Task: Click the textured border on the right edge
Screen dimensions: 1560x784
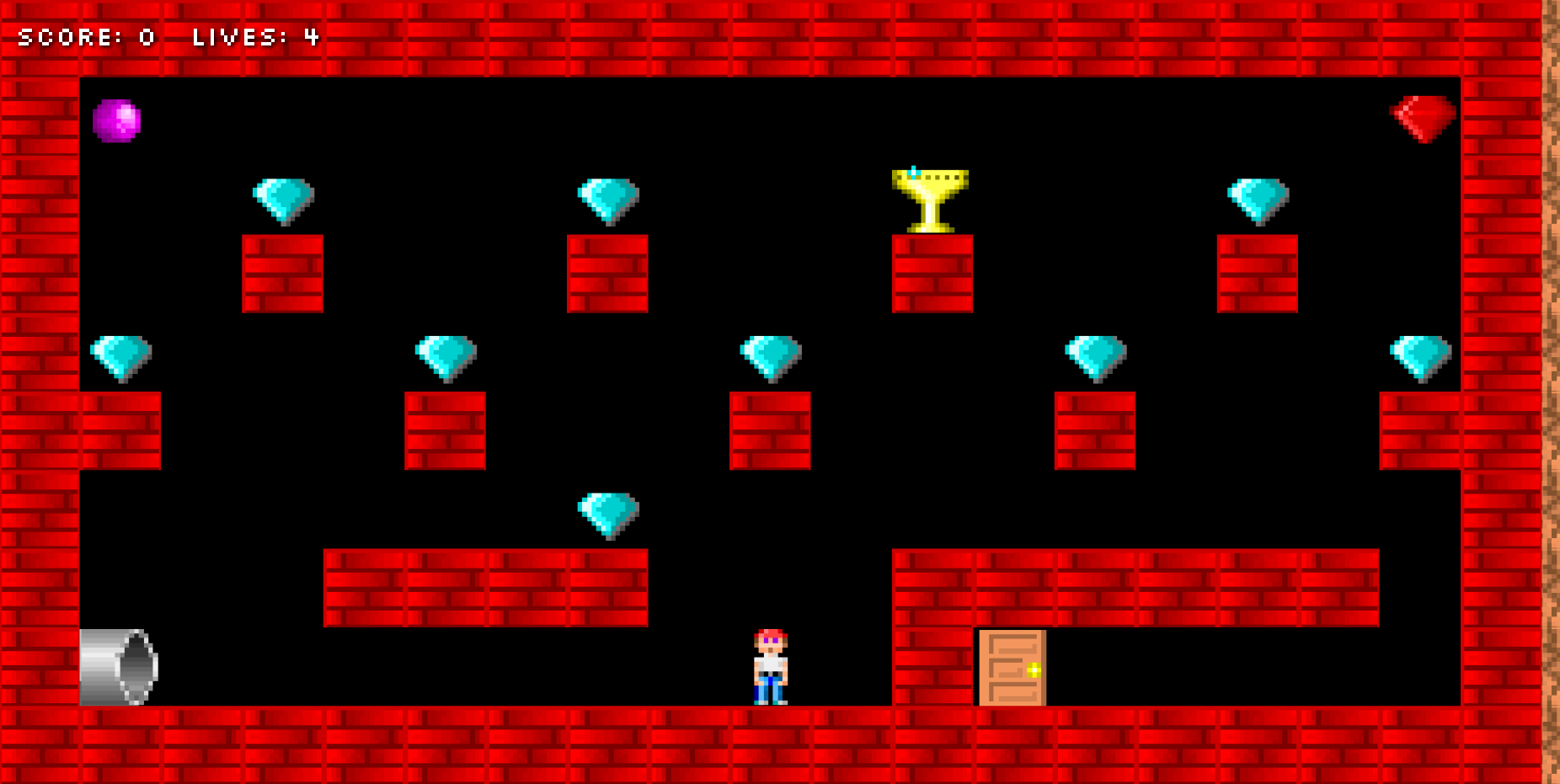Action: [x=1552, y=392]
